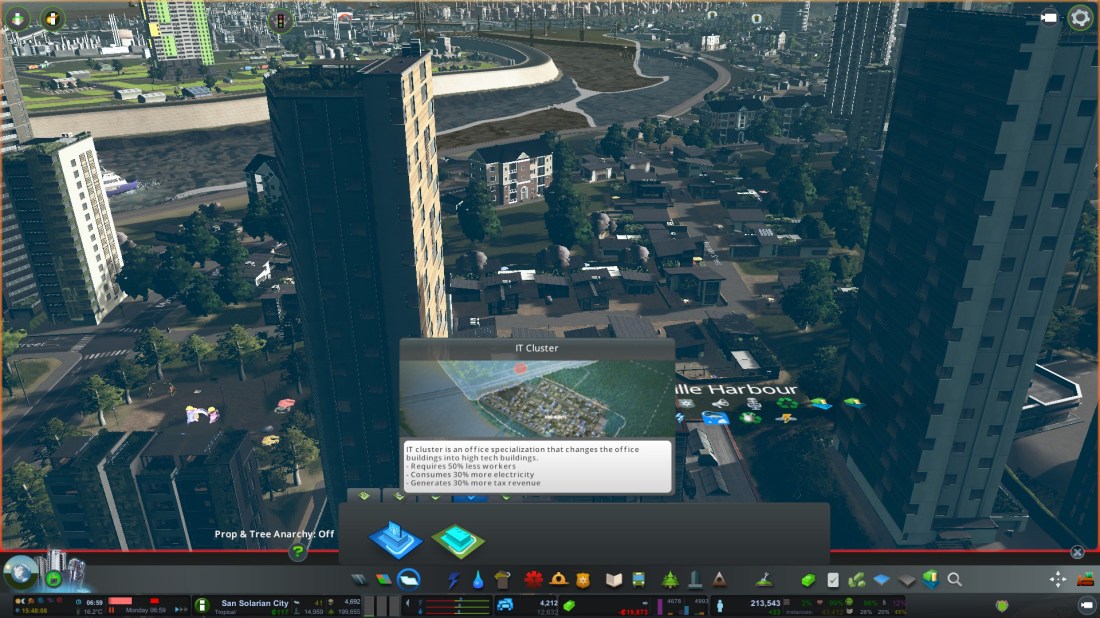This screenshot has width=1100, height=618.
Task: Open the Electricity build menu
Action: pos(454,580)
